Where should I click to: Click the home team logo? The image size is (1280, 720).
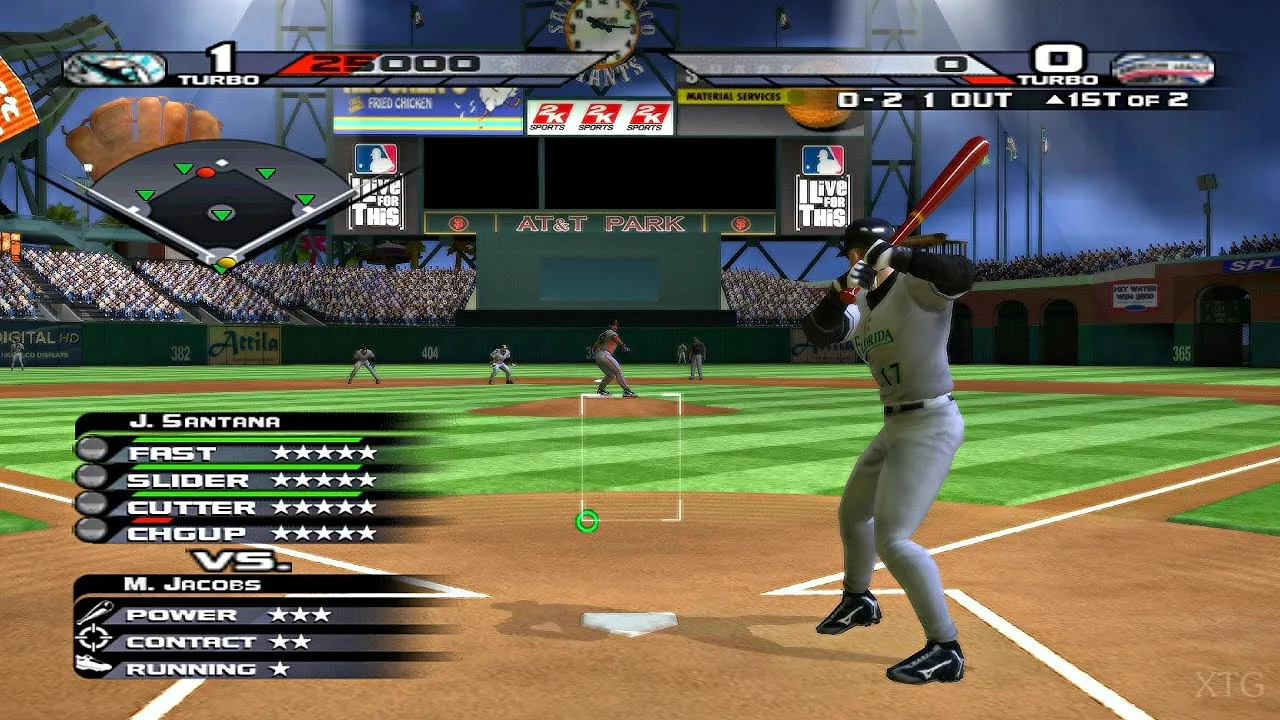pos(1162,69)
